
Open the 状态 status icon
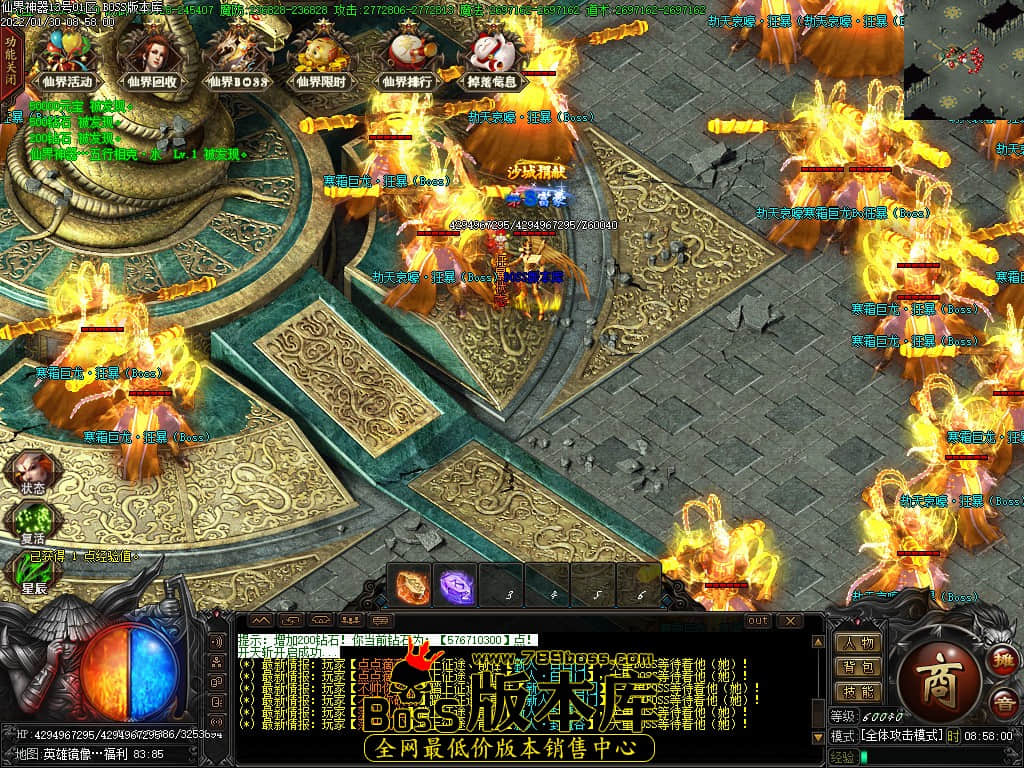click(x=32, y=473)
